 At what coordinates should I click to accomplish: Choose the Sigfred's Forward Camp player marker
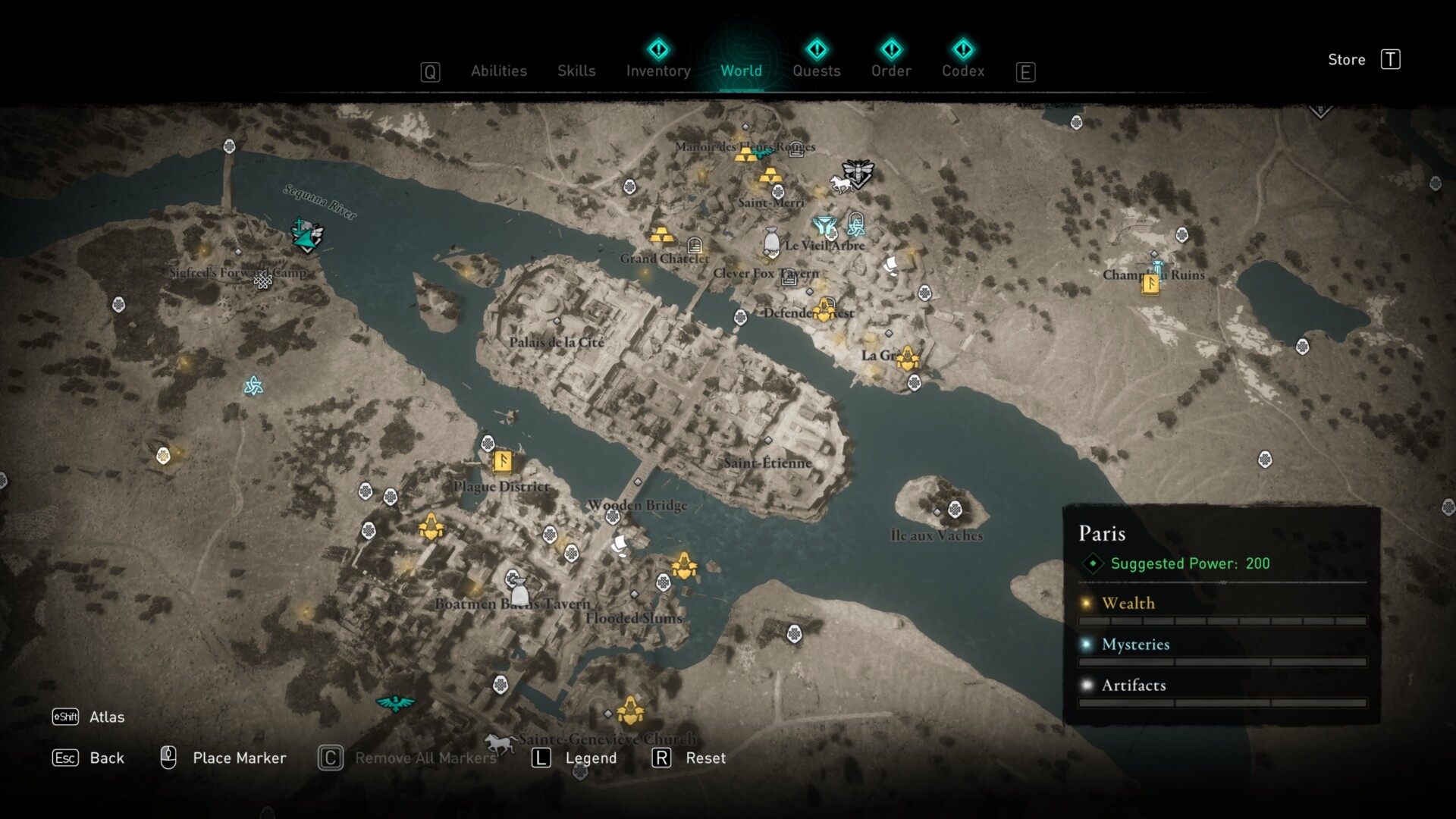pyautogui.click(x=307, y=236)
